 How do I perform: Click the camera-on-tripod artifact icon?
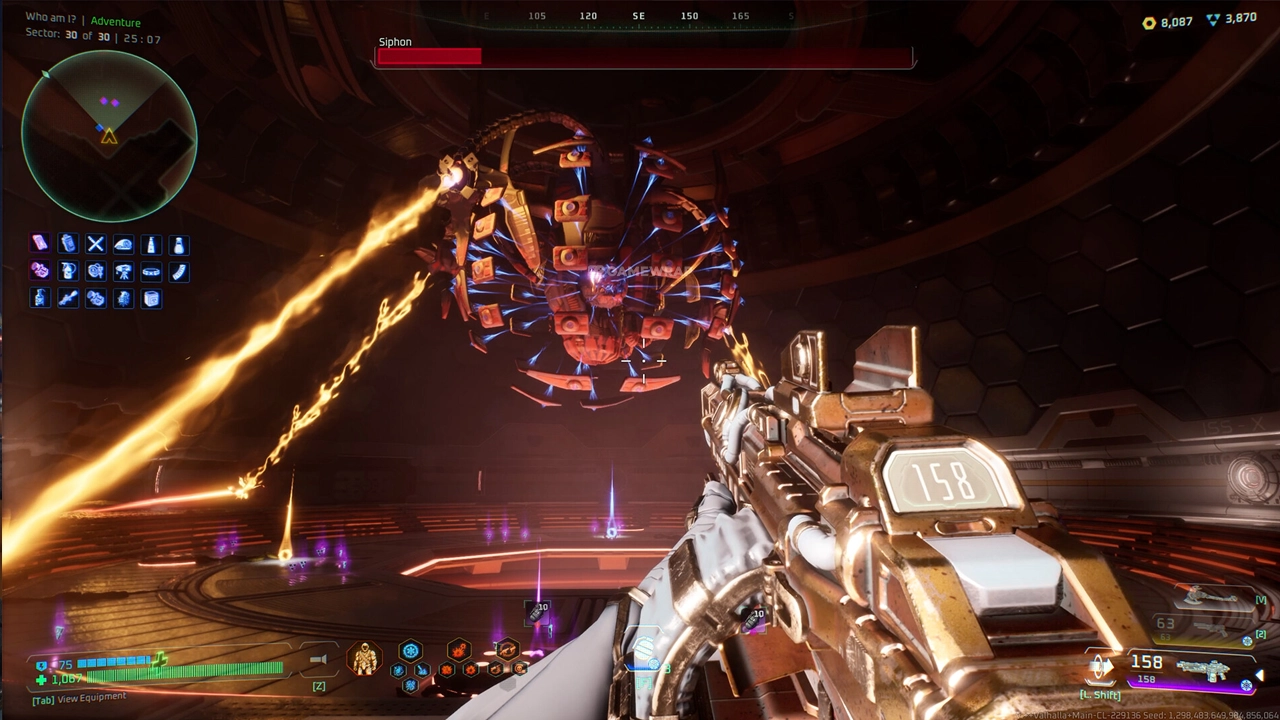pos(123,271)
